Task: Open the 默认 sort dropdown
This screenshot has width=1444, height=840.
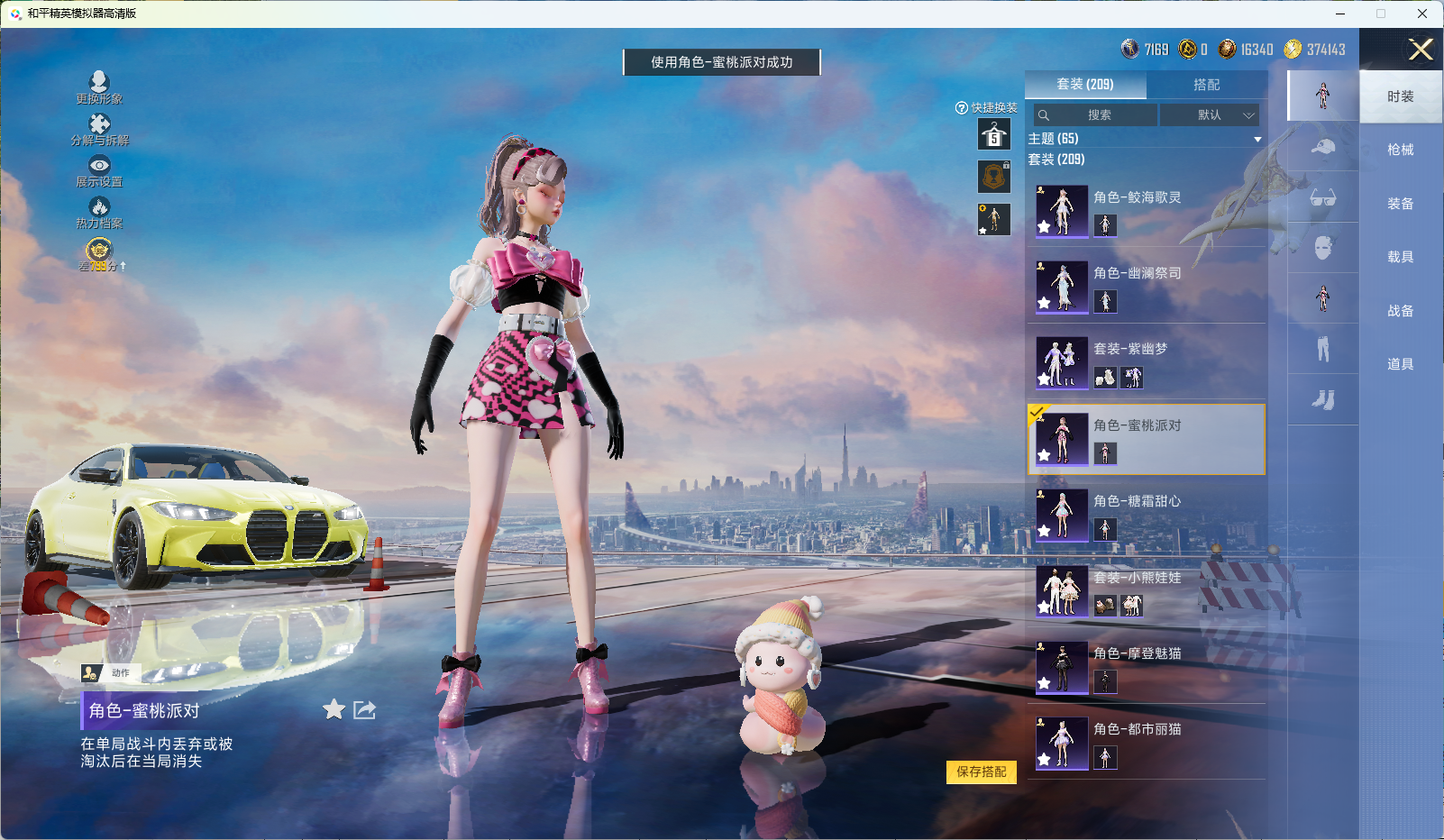Action: 1209,115
